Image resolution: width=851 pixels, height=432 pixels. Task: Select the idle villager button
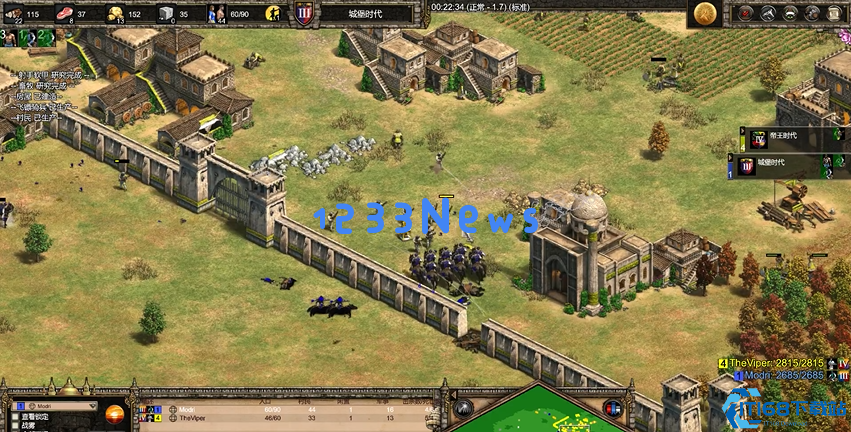(273, 13)
